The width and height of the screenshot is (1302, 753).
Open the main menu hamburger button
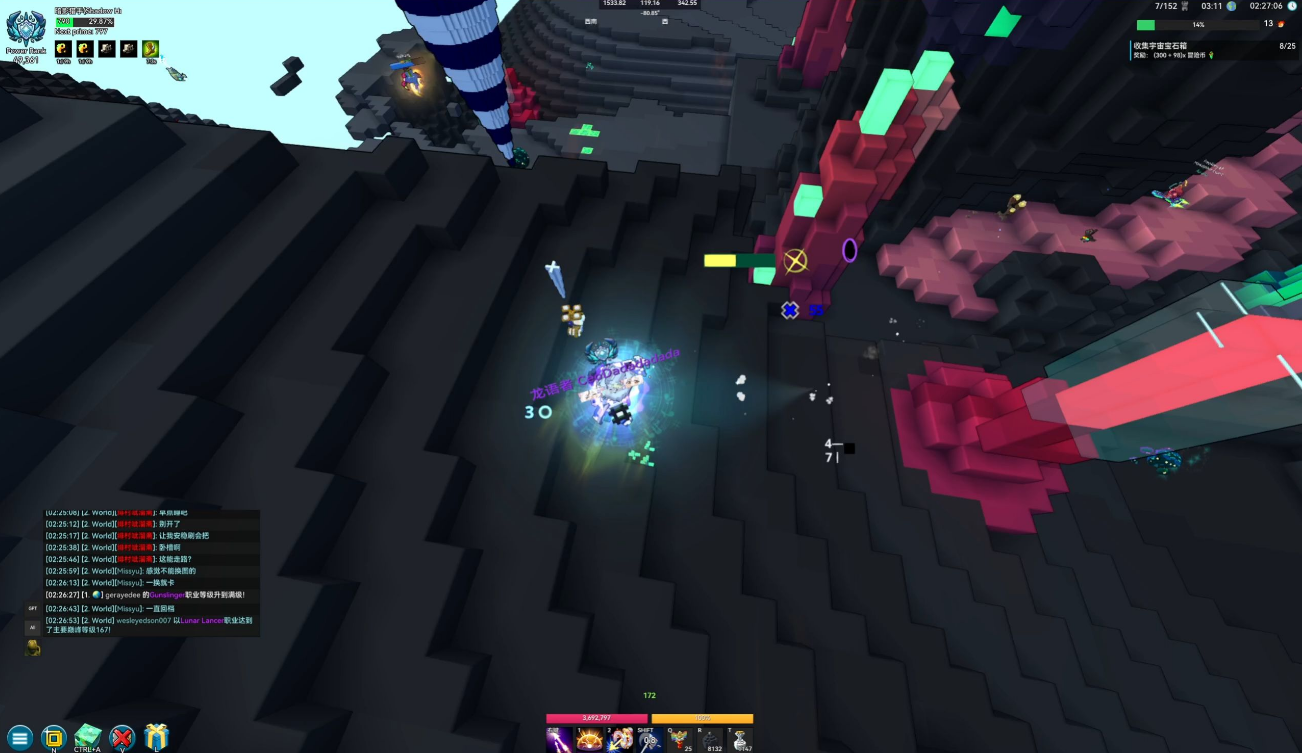[19, 738]
